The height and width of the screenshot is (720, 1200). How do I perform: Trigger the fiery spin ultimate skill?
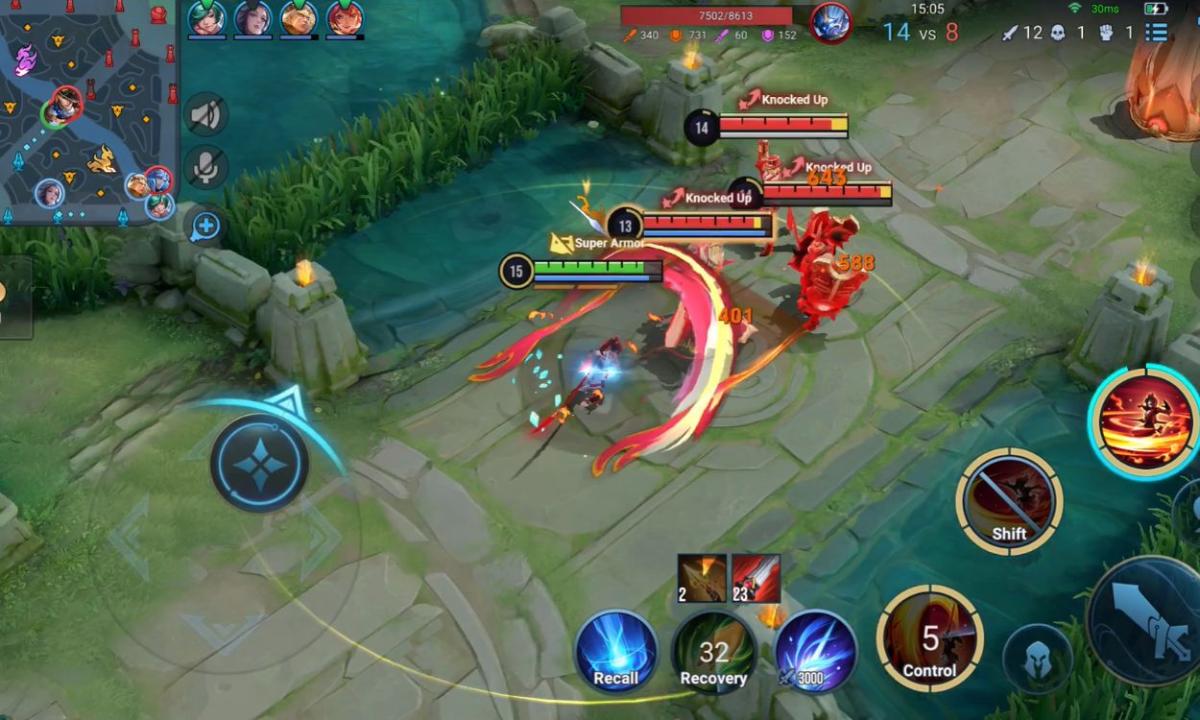tap(1146, 421)
